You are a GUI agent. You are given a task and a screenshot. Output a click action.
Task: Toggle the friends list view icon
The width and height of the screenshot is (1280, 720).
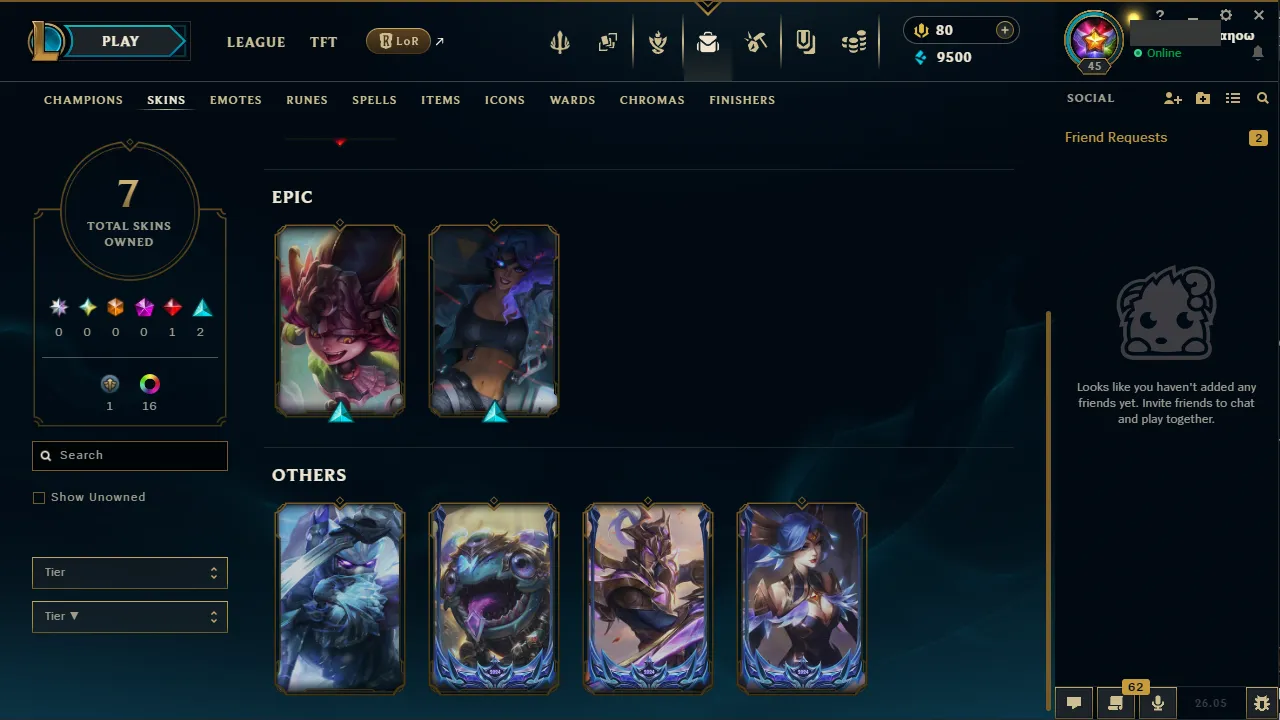pyautogui.click(x=1233, y=98)
